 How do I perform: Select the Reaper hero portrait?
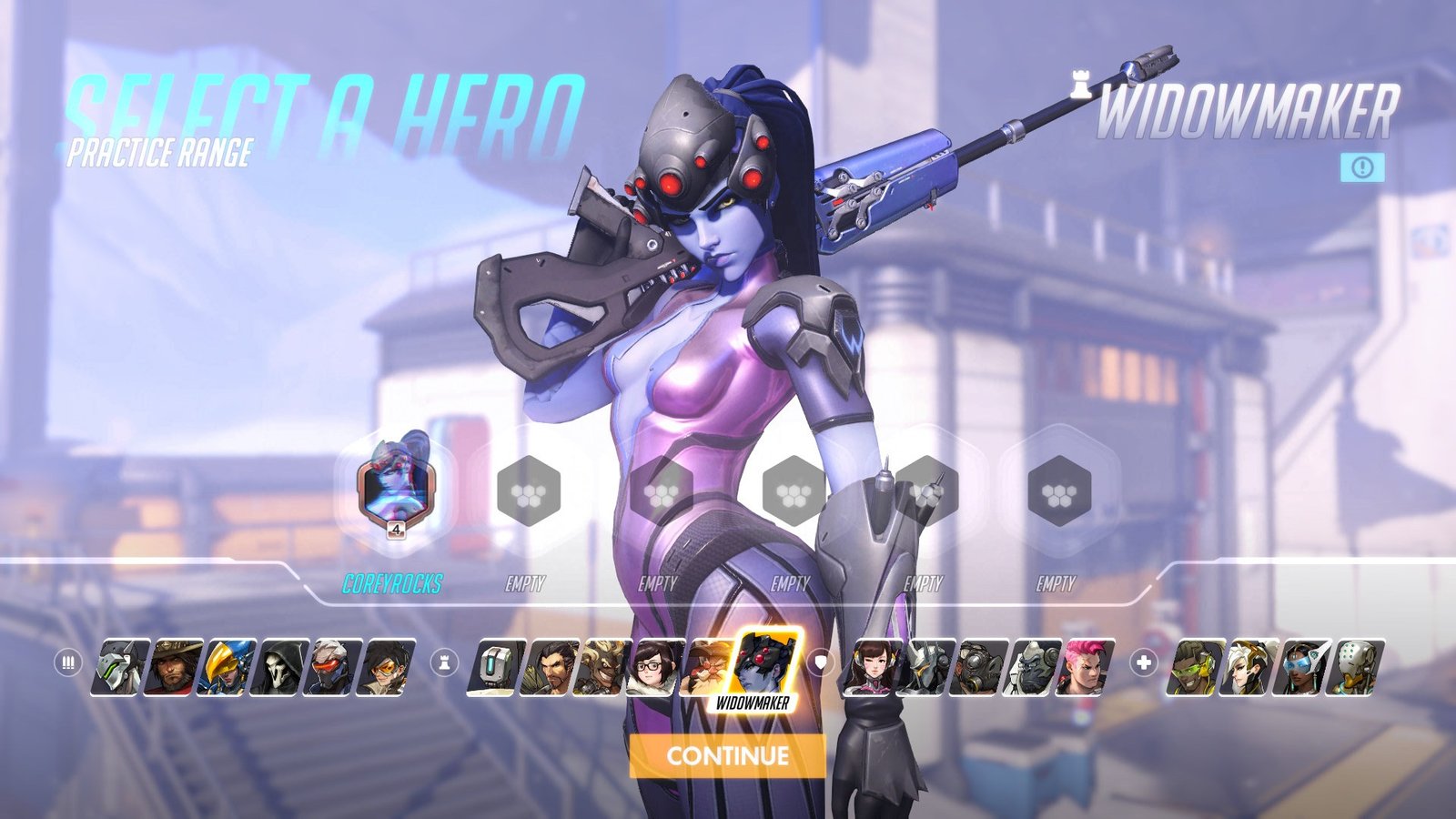click(282, 667)
